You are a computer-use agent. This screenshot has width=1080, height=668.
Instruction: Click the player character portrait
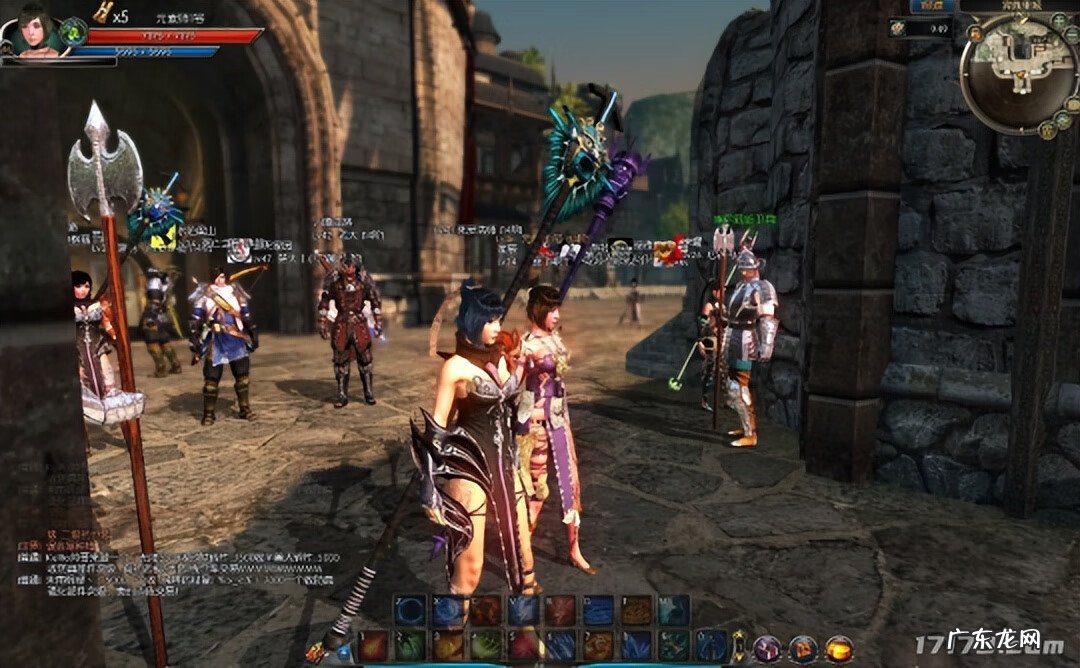click(x=35, y=31)
